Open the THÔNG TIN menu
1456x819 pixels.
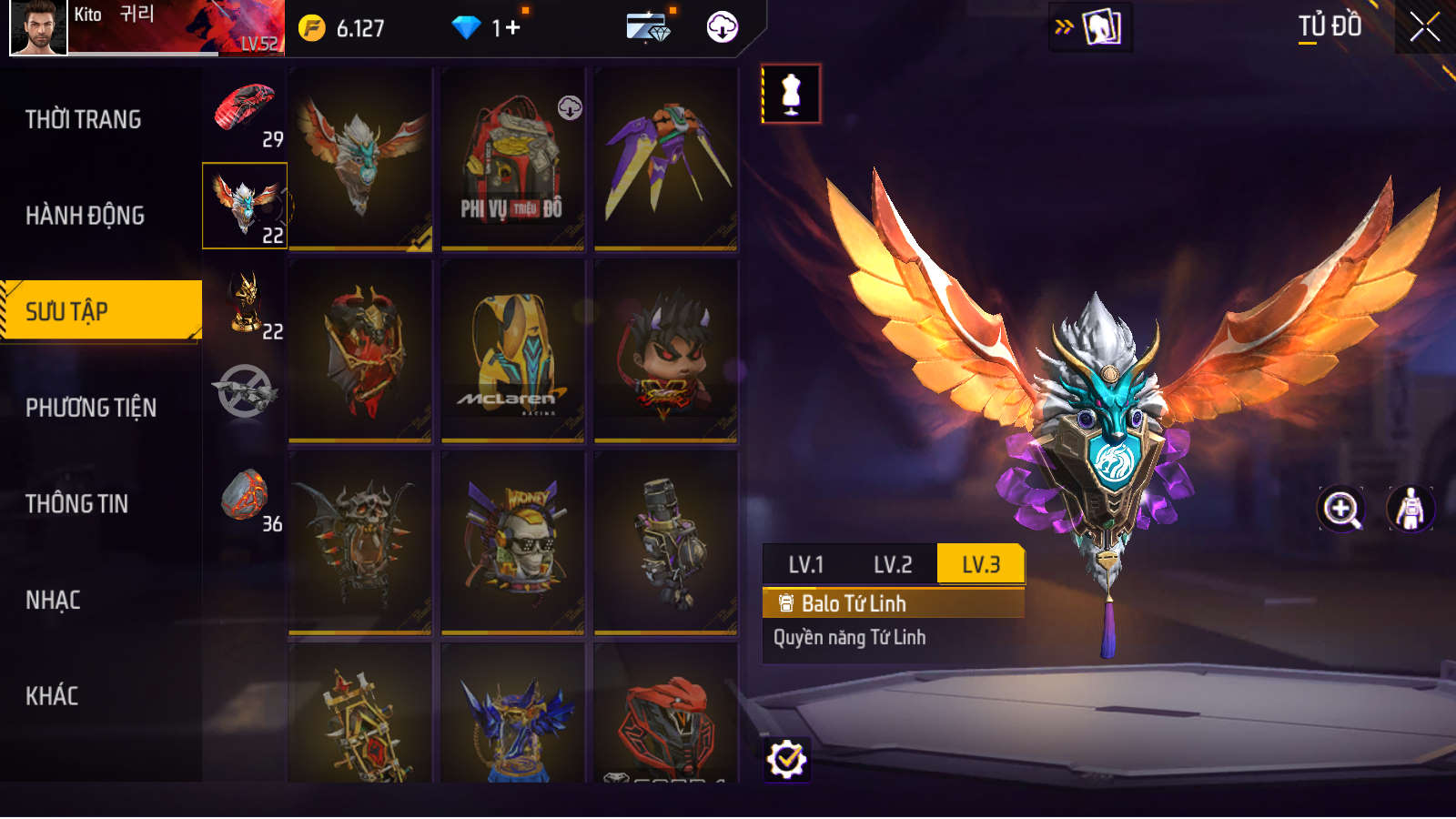click(77, 504)
